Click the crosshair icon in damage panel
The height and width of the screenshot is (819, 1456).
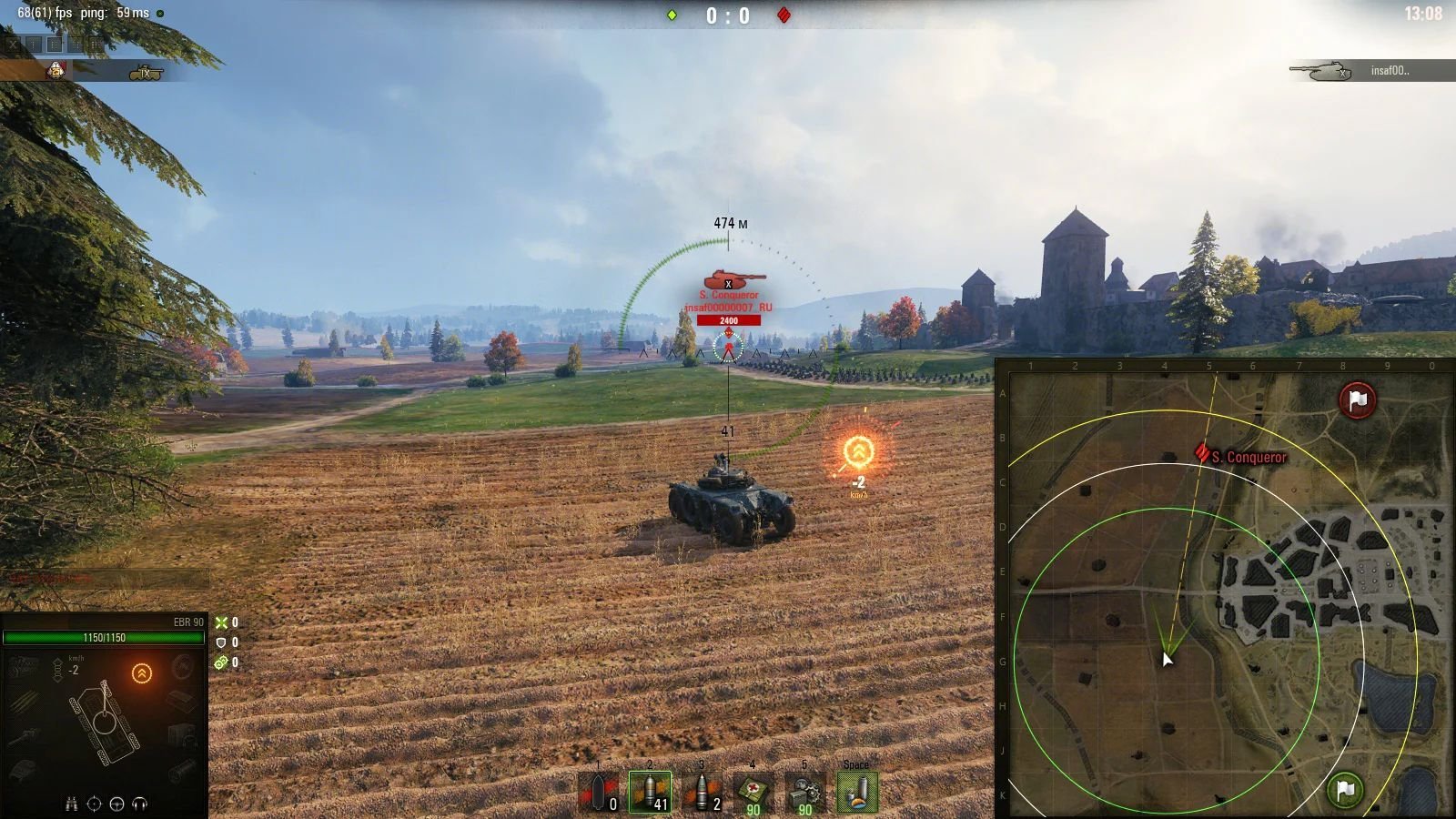[94, 804]
